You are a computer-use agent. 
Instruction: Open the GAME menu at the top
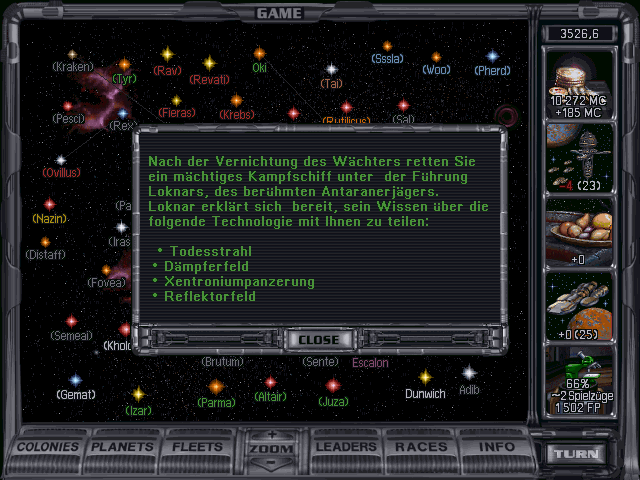[280, 13]
